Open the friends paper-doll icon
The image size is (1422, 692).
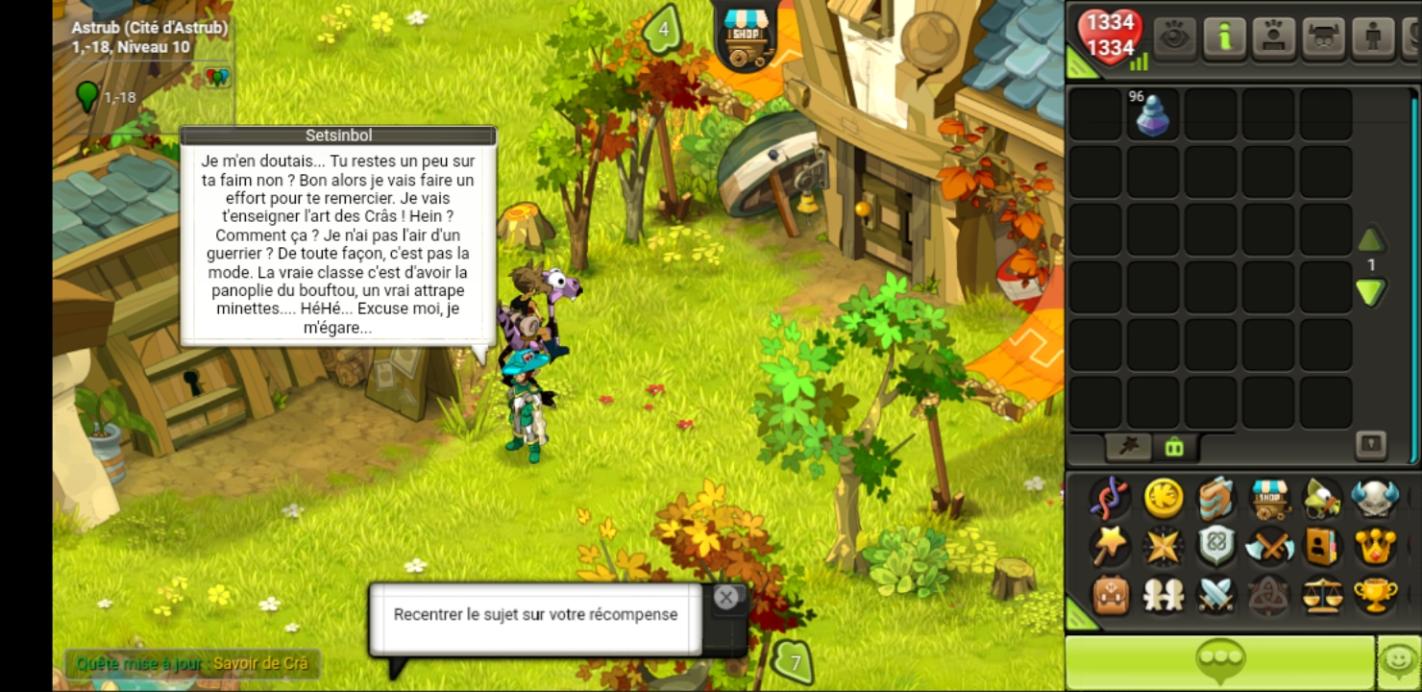coord(1163,596)
